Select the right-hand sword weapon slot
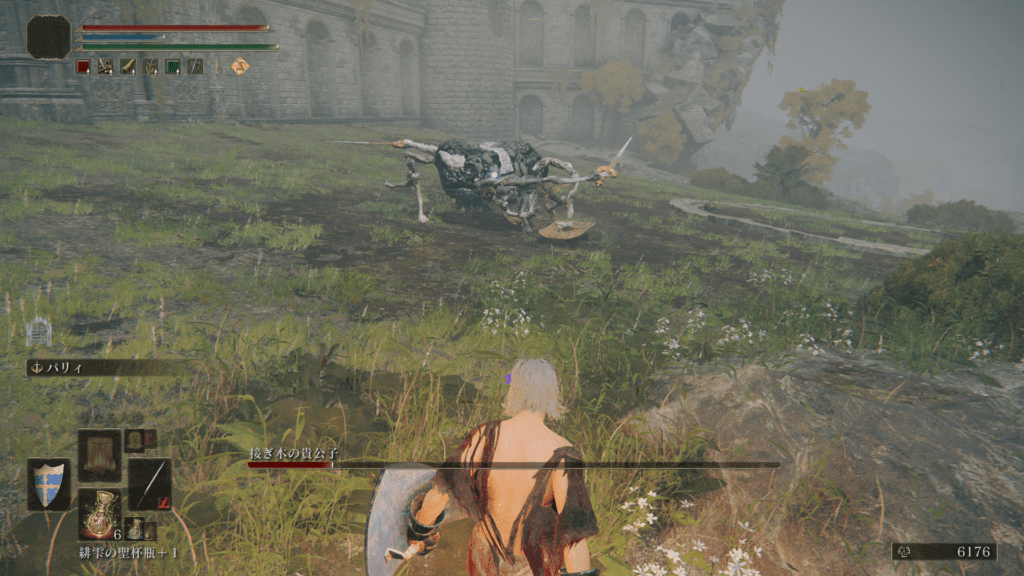The height and width of the screenshot is (576, 1024). (x=149, y=485)
